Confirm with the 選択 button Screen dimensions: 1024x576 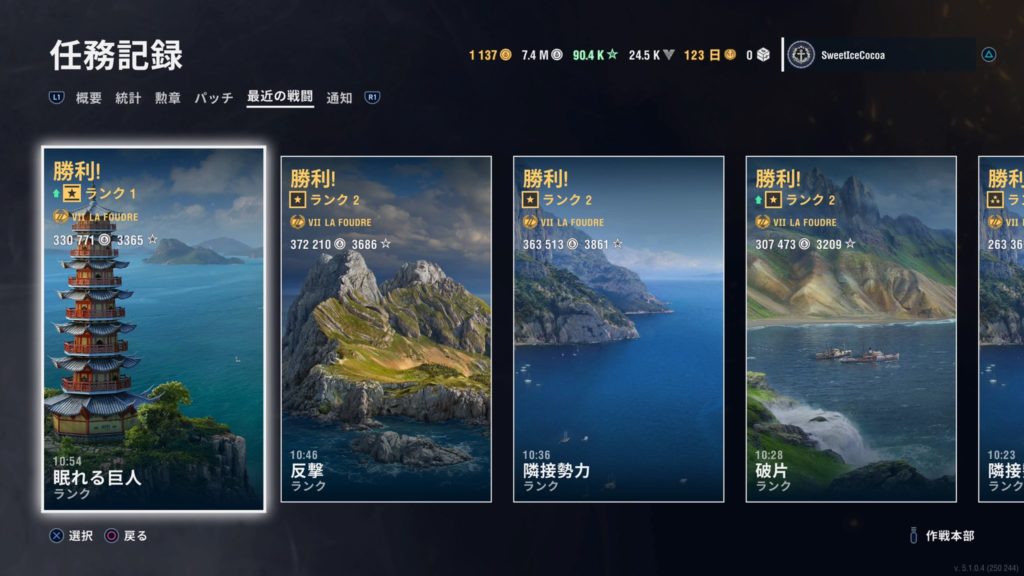tap(73, 536)
